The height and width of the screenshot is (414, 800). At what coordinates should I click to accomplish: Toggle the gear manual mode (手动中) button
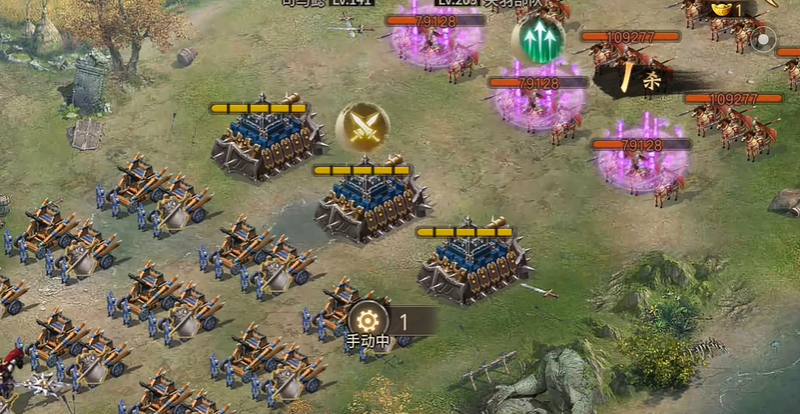point(367,320)
